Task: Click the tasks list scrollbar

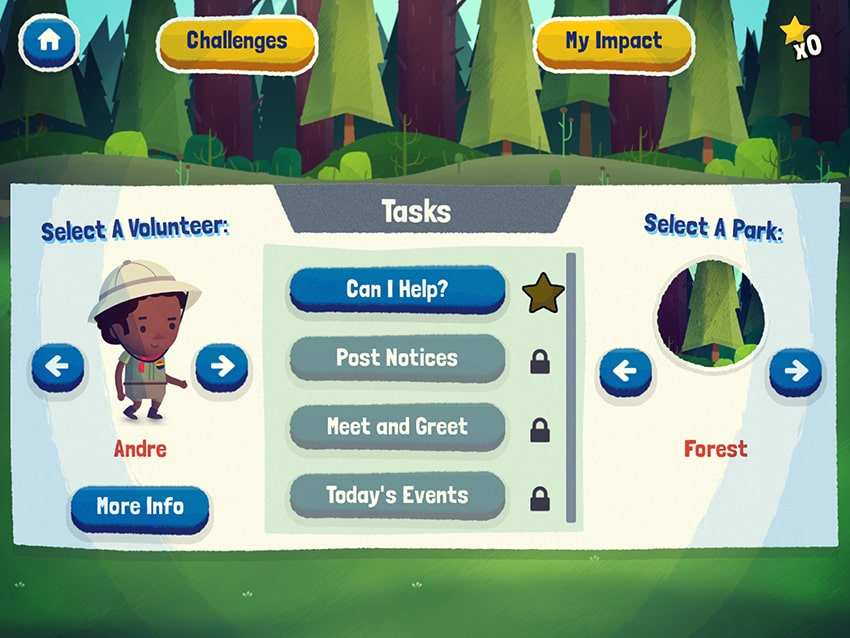Action: [x=571, y=388]
